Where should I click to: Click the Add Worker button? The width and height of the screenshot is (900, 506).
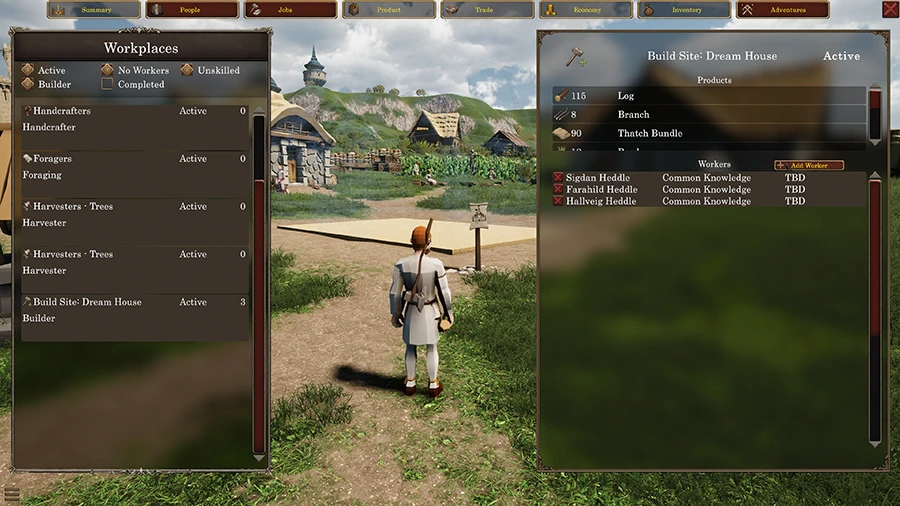pos(809,165)
